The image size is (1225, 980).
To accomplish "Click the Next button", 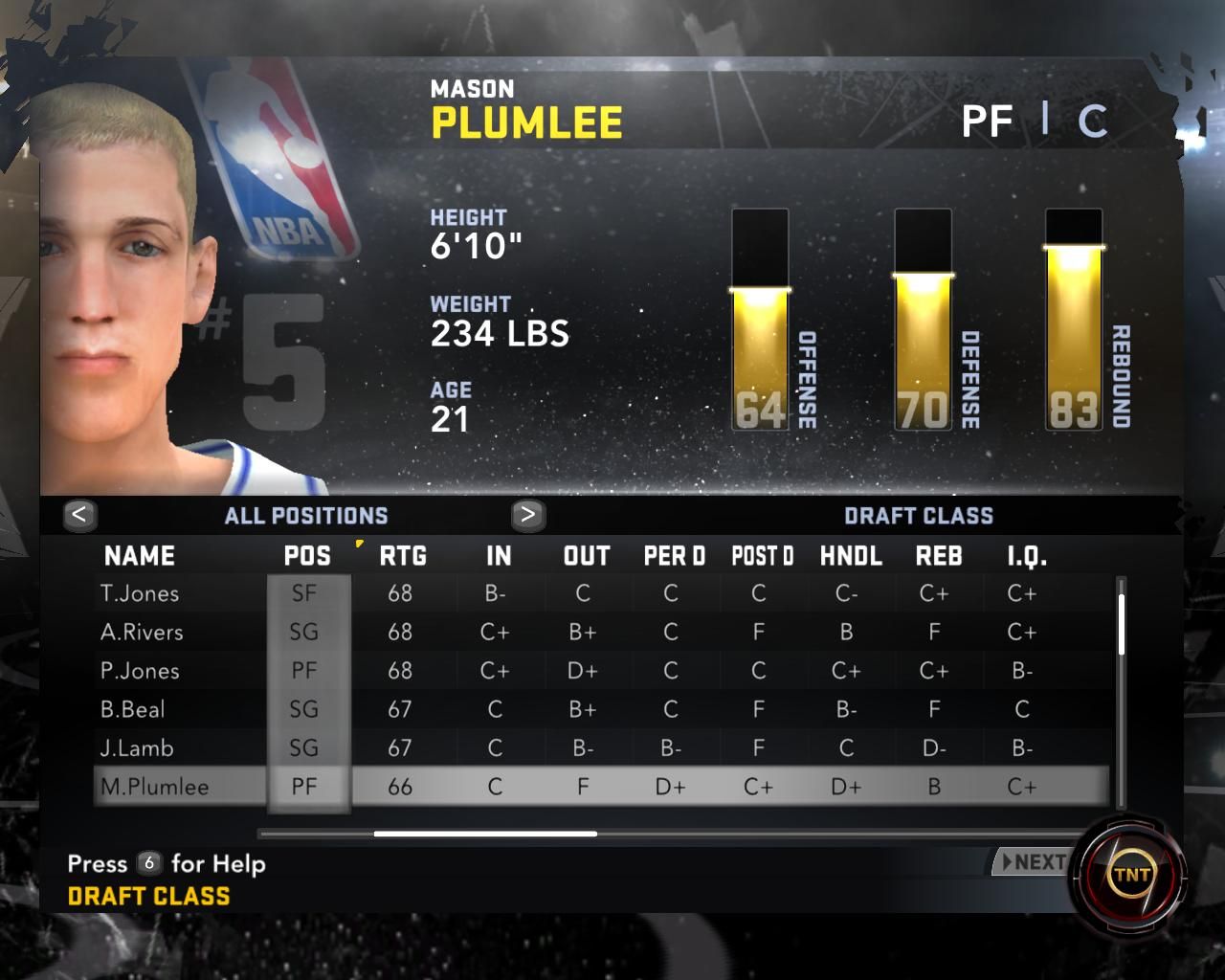I will 1032,862.
